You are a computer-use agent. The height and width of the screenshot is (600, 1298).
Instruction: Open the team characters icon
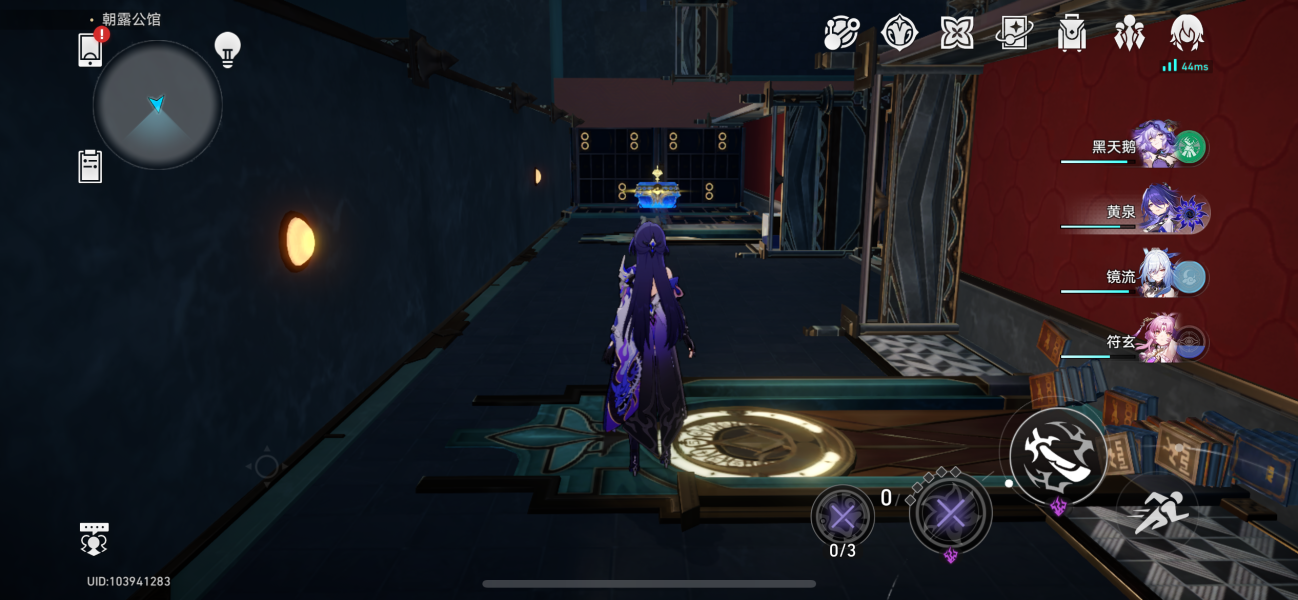click(x=1129, y=34)
